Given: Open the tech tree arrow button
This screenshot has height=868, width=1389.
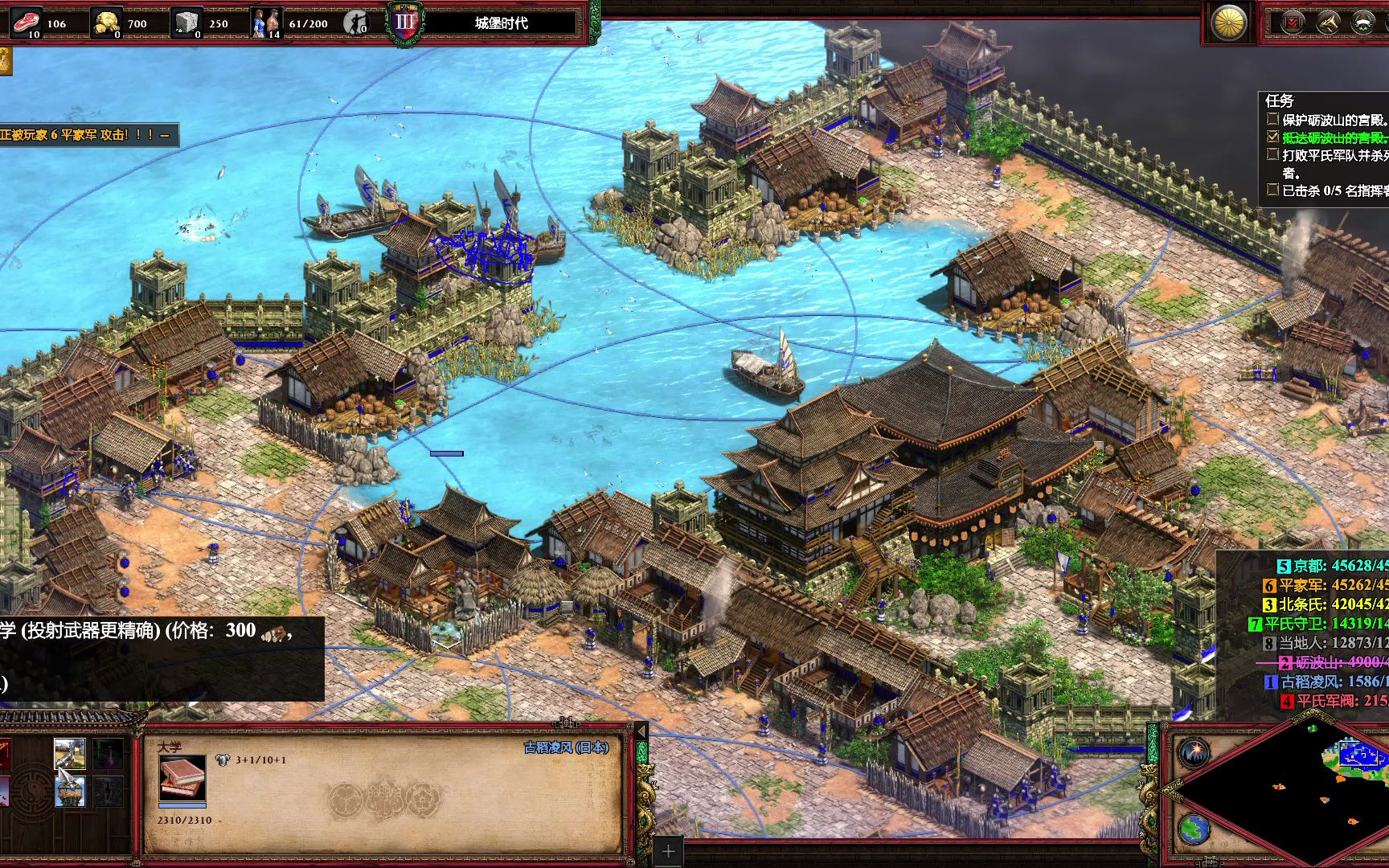Looking at the screenshot, I should click(1328, 22).
